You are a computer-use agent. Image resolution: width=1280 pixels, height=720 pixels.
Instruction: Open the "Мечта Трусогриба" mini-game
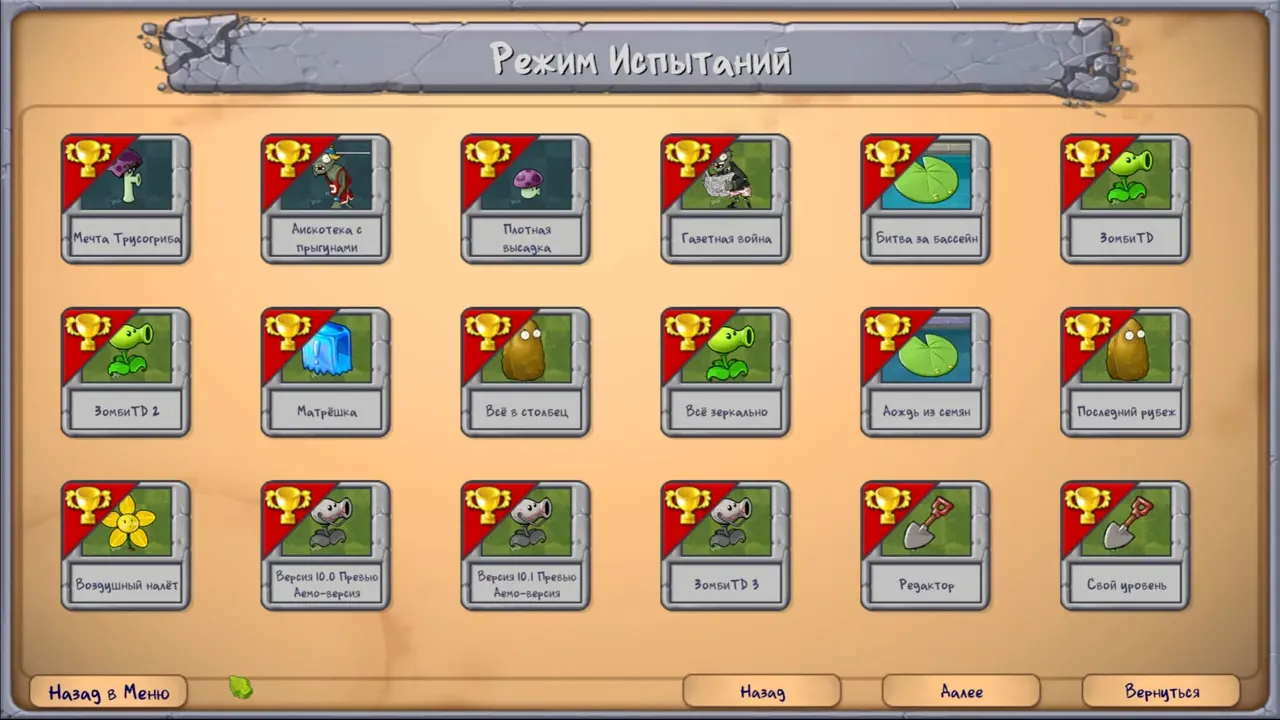coord(125,197)
